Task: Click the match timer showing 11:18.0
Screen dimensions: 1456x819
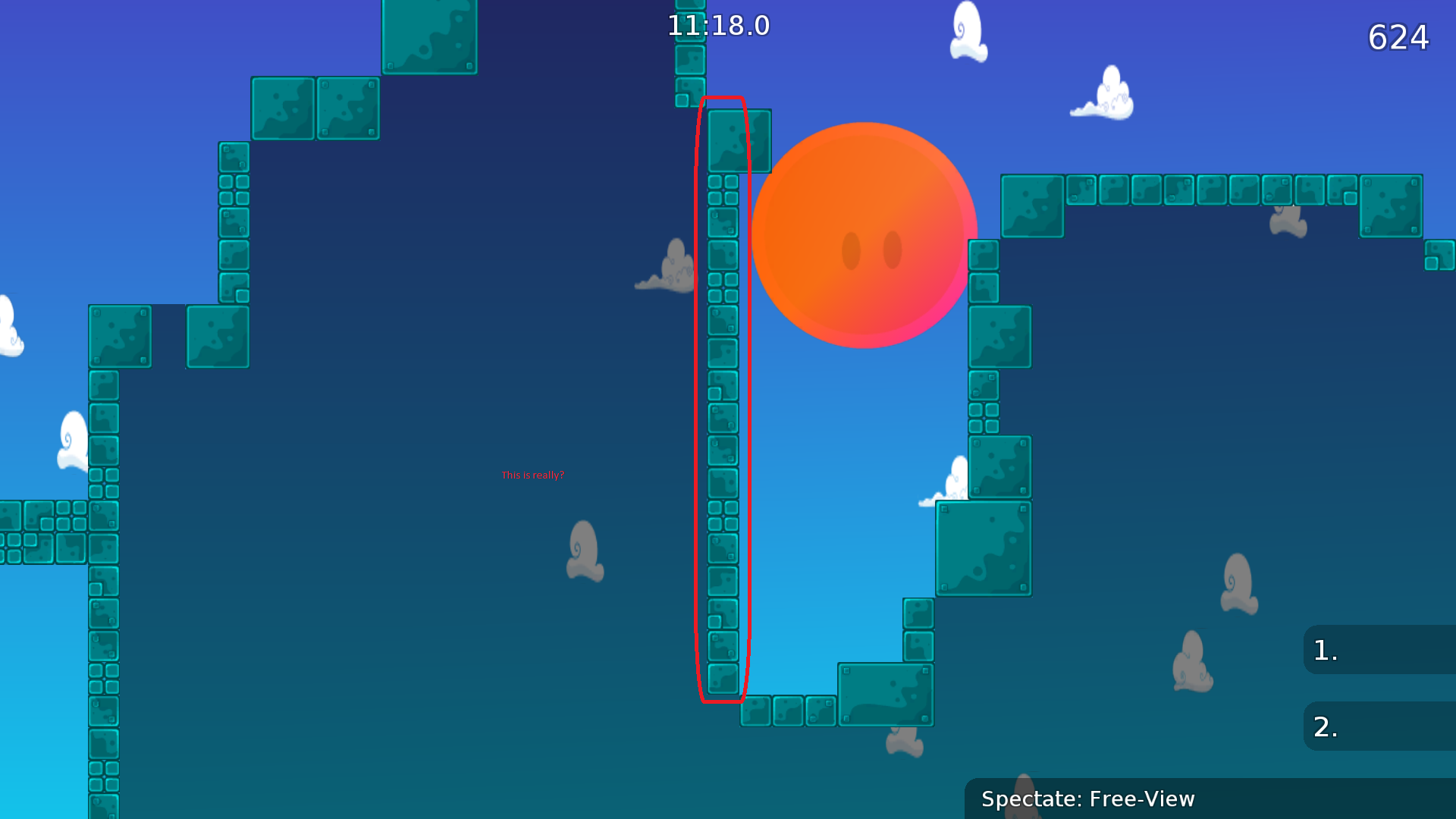Action: 717,25
